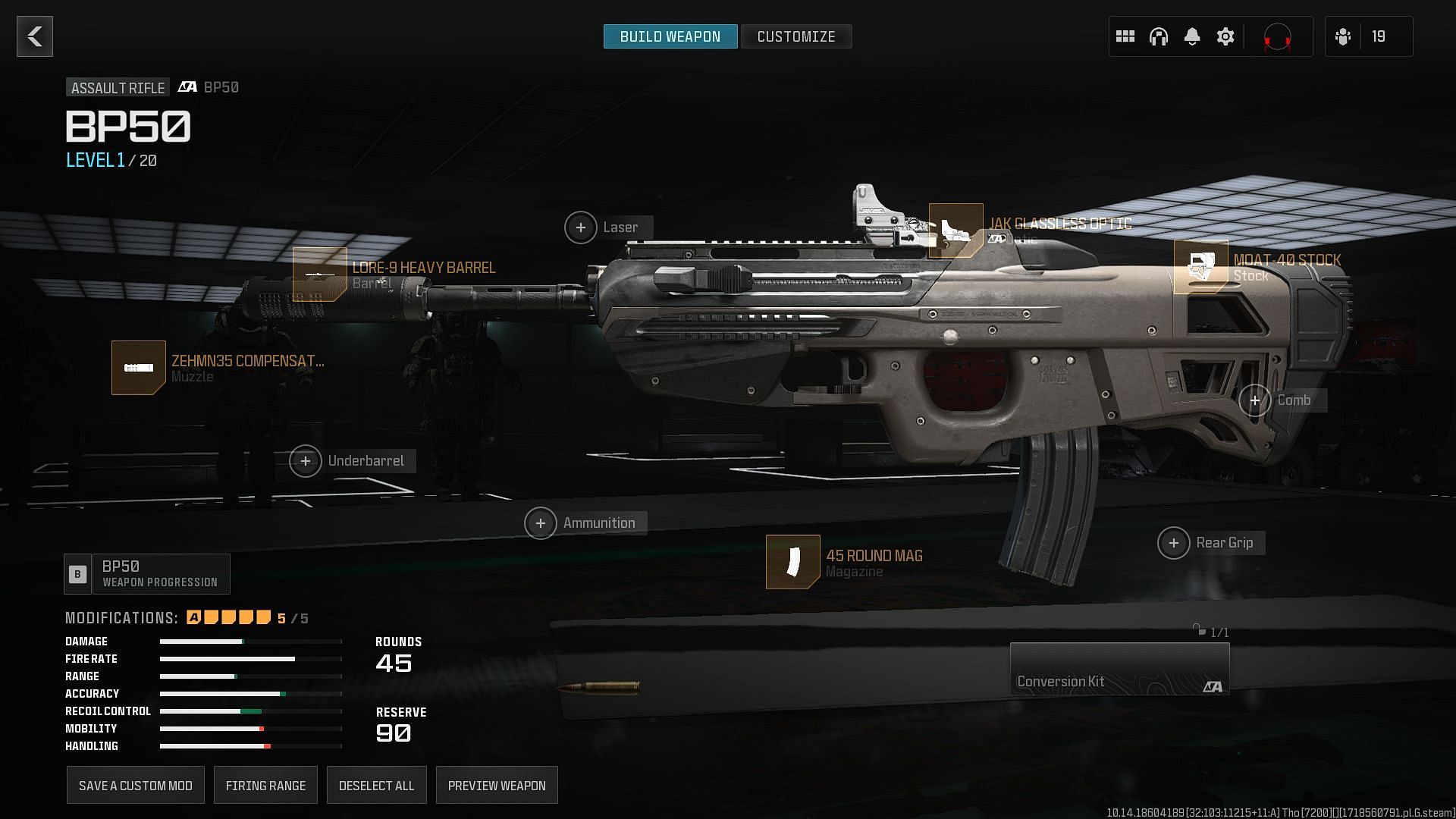Add a Laser attachment
1456x819 pixels.
[581, 227]
